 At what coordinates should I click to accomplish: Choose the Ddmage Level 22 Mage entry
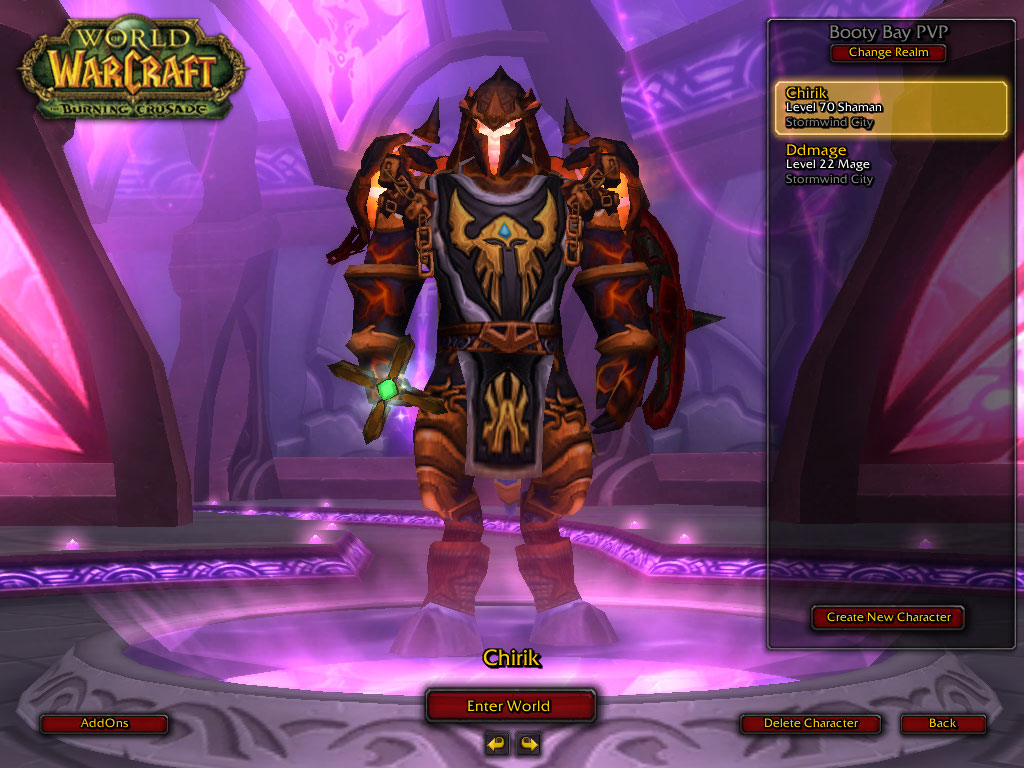(x=891, y=165)
